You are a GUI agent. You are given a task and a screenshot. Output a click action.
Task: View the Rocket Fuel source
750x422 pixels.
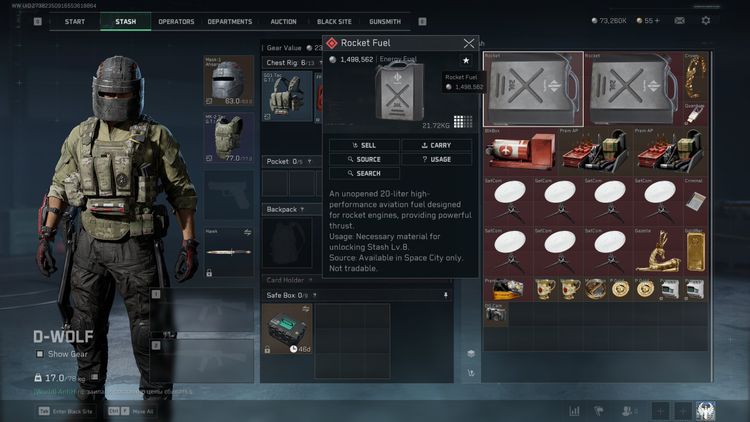tap(364, 159)
